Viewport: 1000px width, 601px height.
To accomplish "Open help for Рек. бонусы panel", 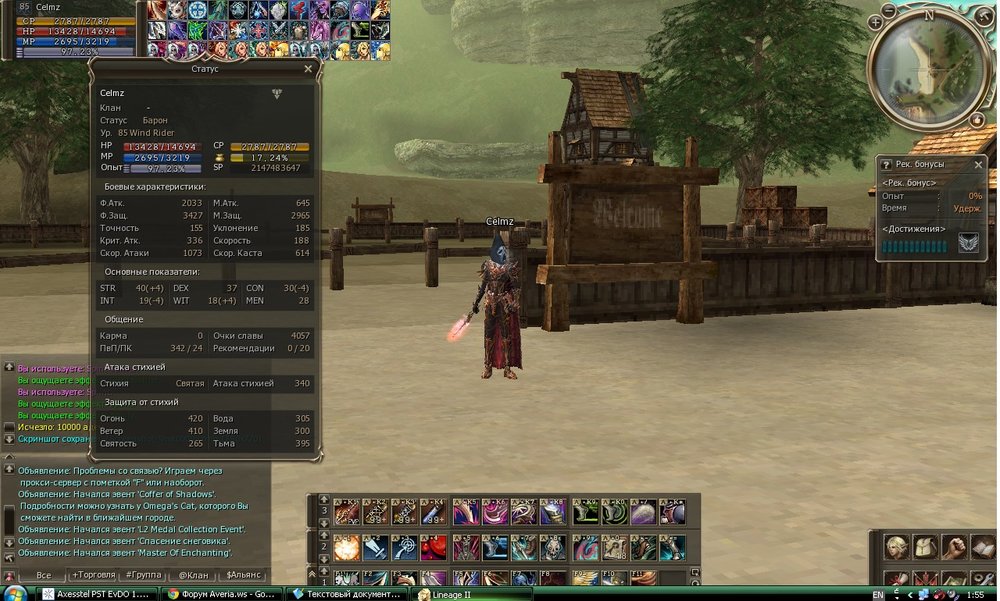I will point(884,164).
